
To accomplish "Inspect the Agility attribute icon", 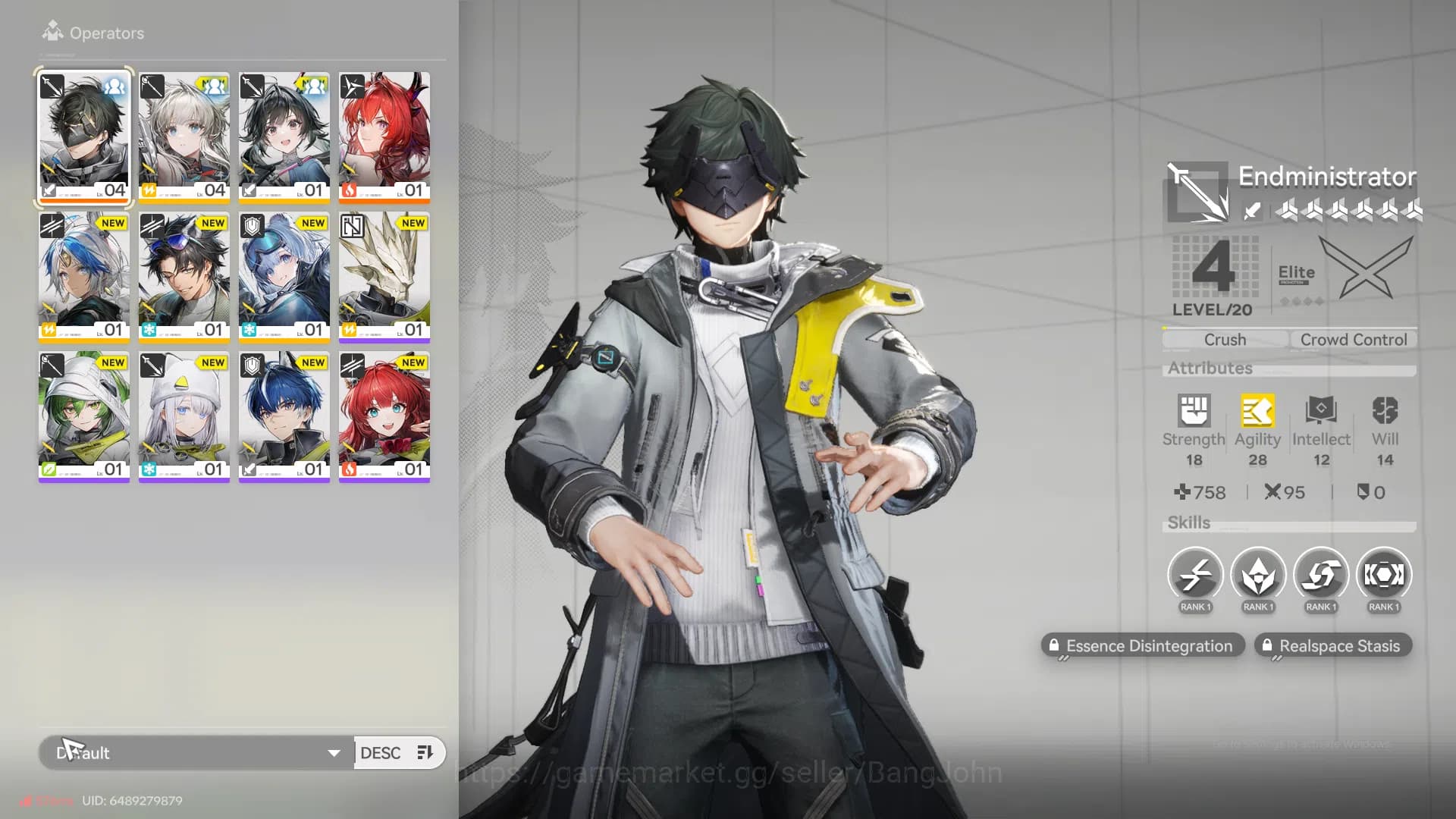I will coord(1257,411).
